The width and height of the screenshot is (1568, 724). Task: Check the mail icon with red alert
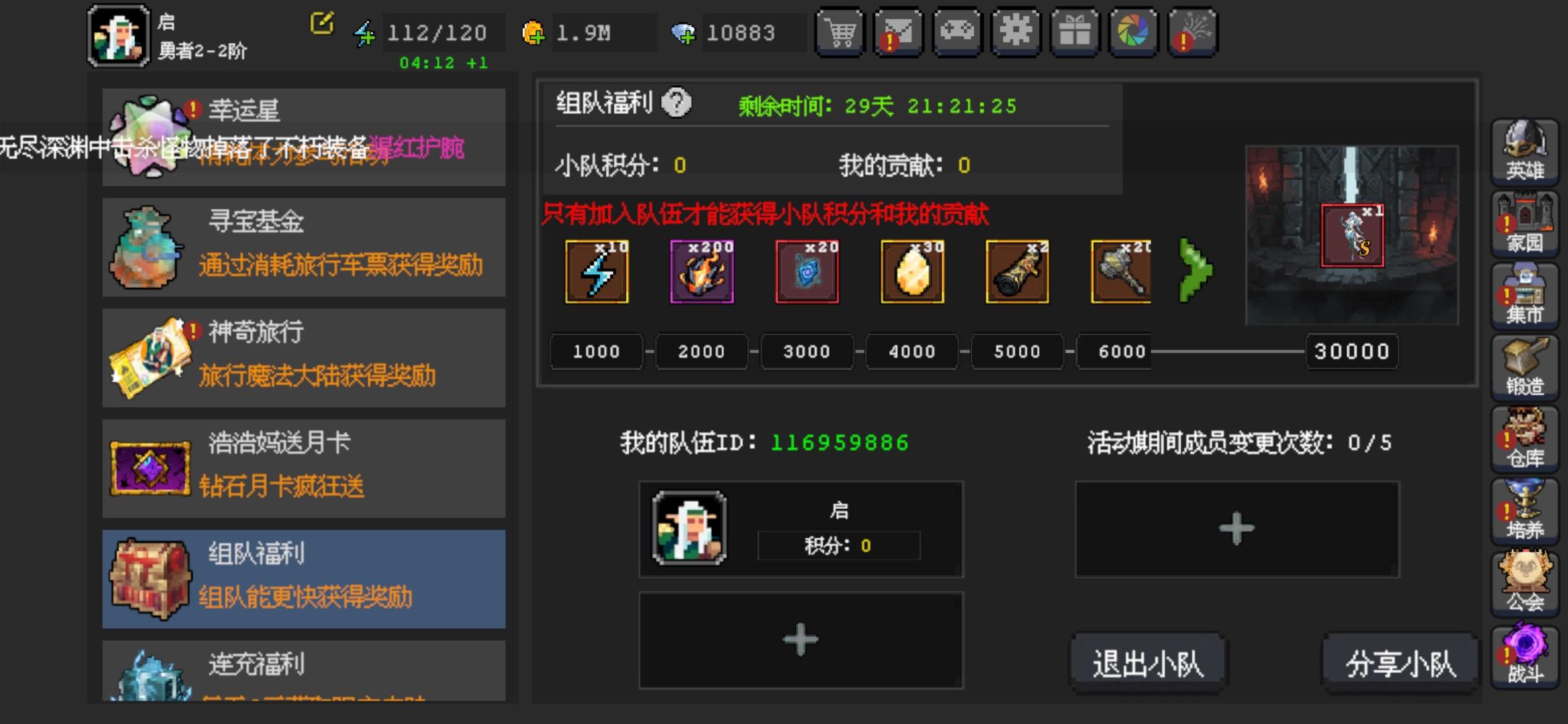tap(899, 33)
